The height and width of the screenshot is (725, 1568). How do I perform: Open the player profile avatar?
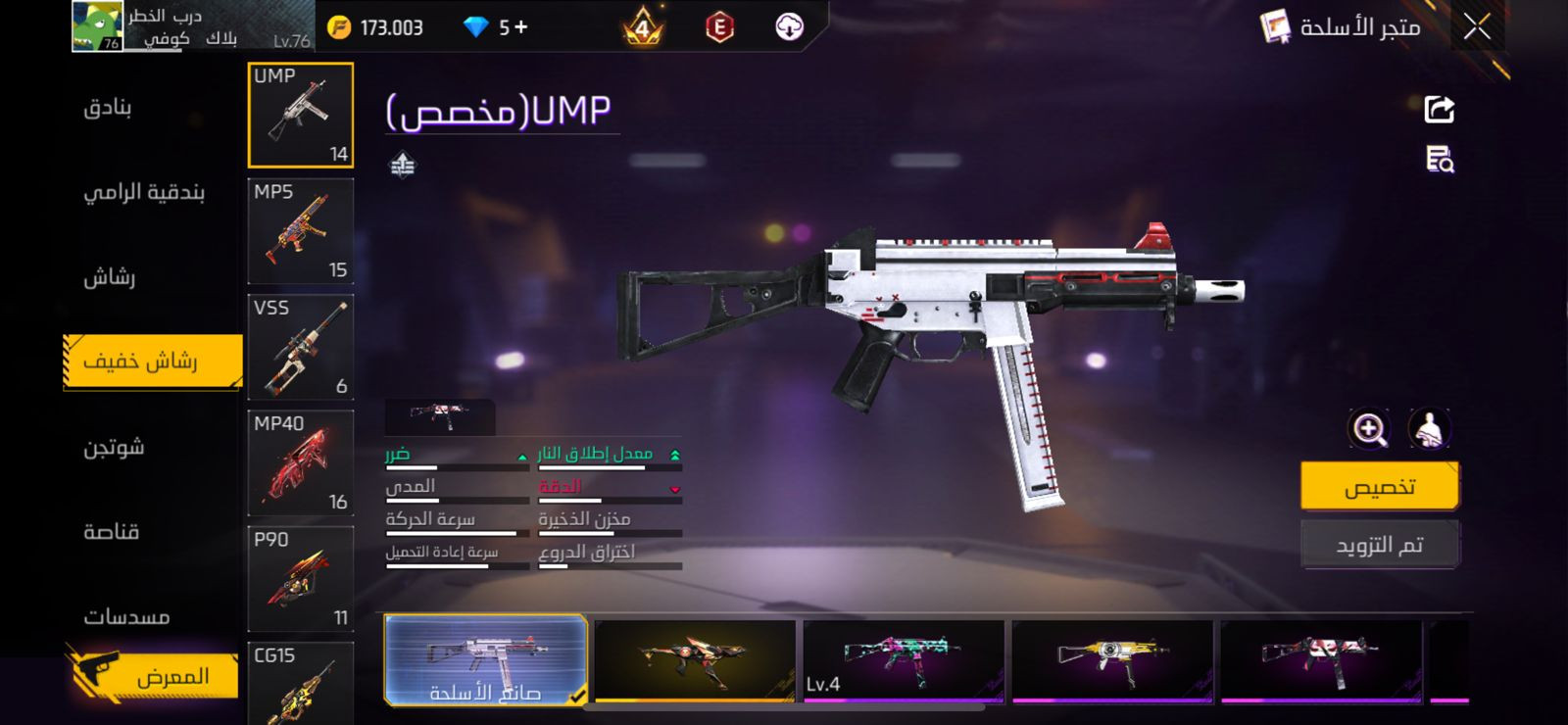point(97,26)
